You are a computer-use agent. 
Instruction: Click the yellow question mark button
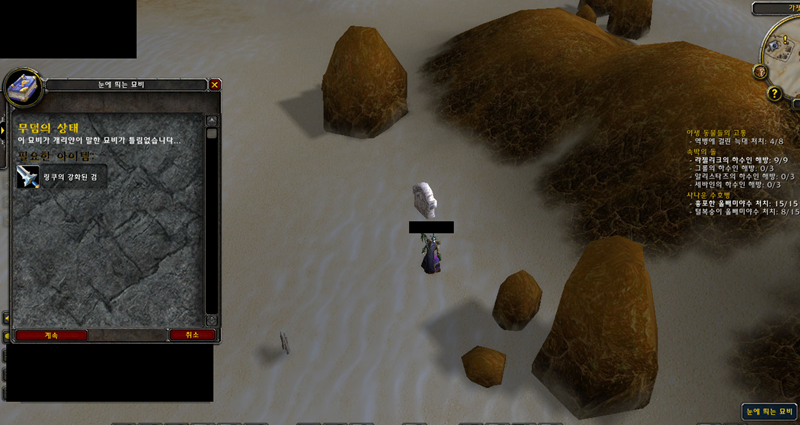tap(774, 93)
